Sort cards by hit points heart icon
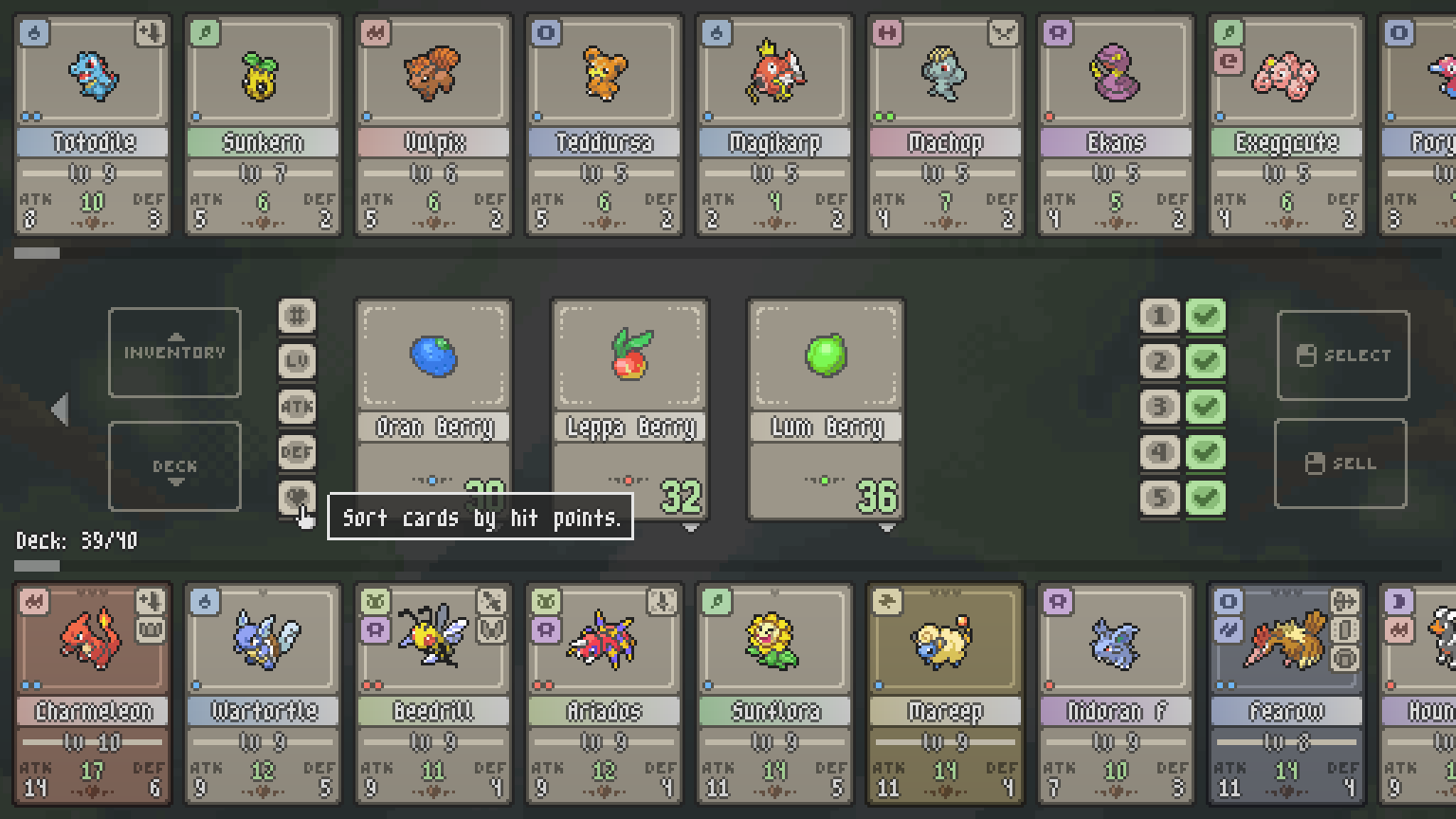Screen dimensions: 1456x819 [297, 498]
